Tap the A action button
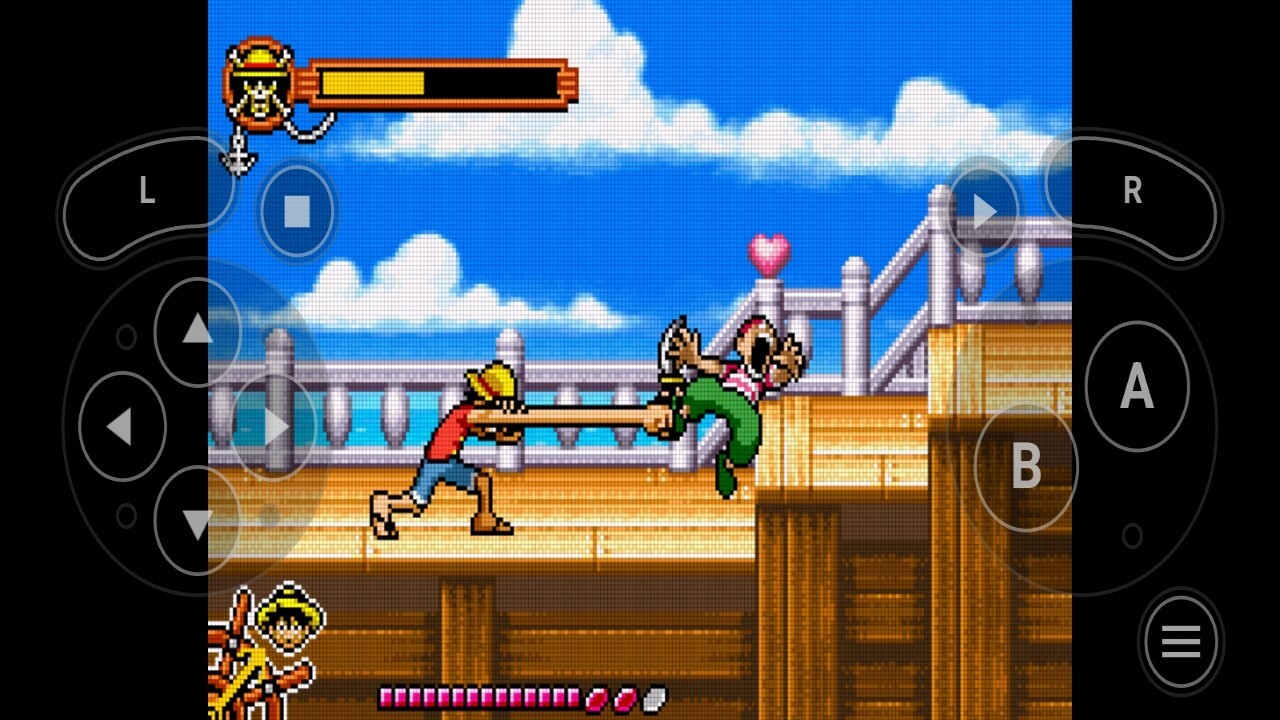 click(1137, 386)
